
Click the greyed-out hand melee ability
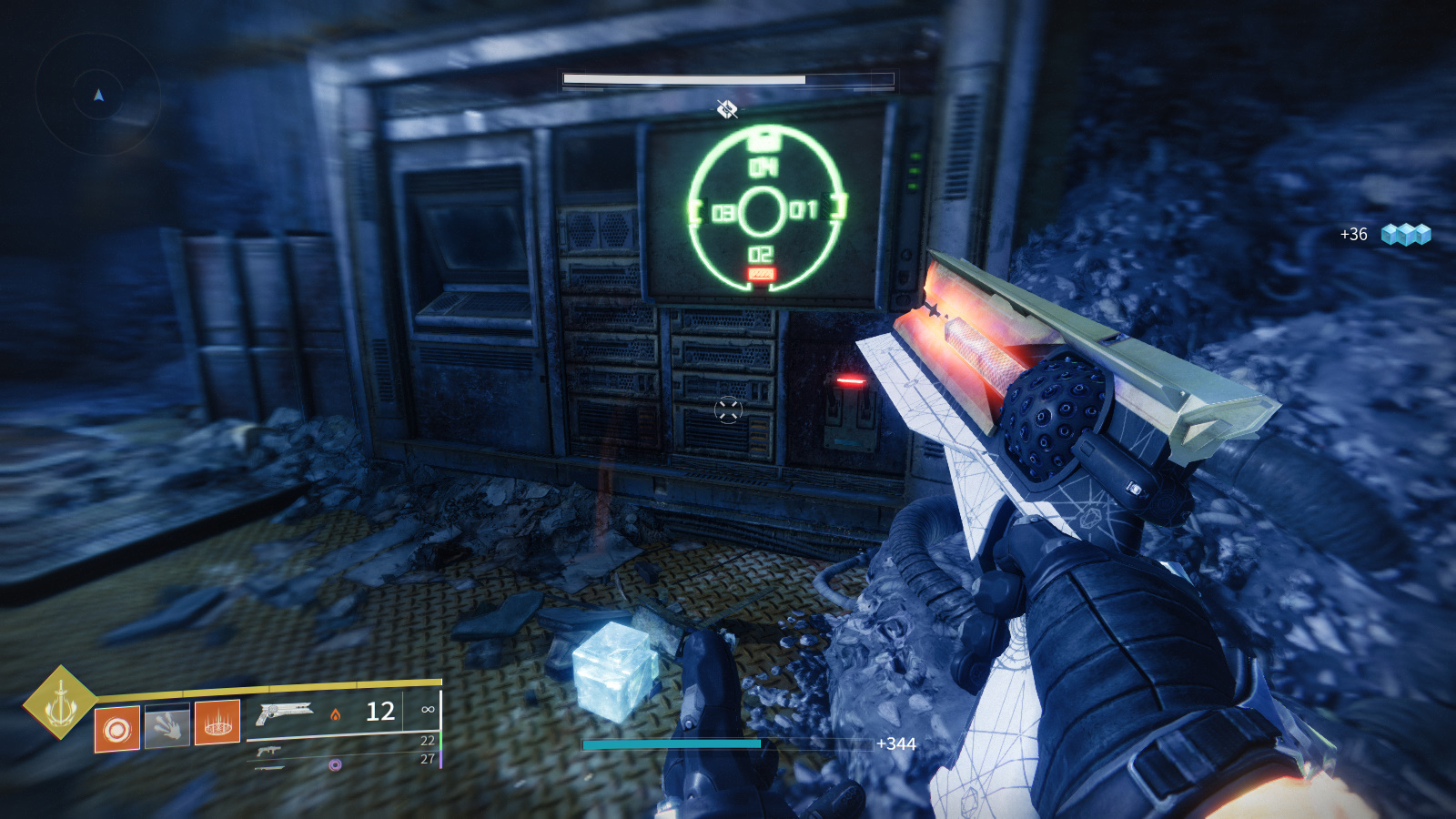(167, 726)
